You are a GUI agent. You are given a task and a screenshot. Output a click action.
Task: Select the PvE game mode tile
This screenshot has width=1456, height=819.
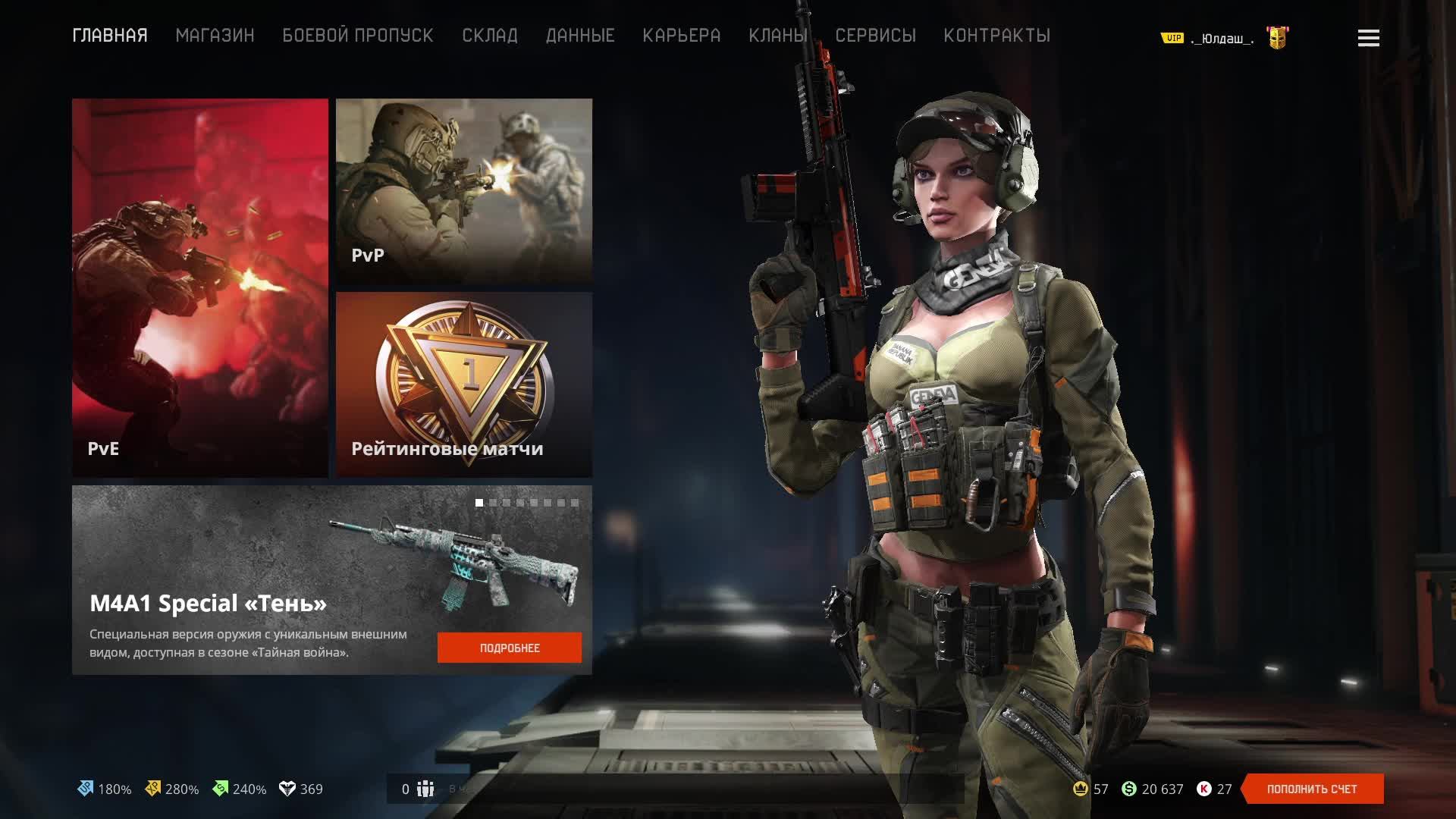[200, 288]
